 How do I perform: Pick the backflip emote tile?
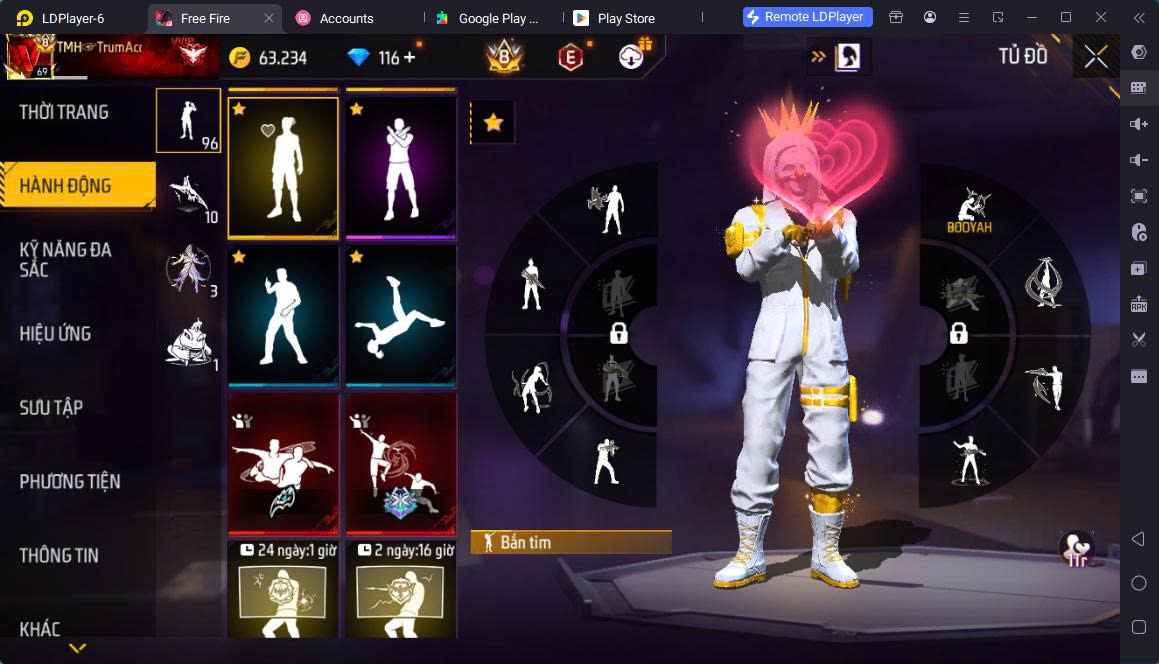pyautogui.click(x=400, y=315)
